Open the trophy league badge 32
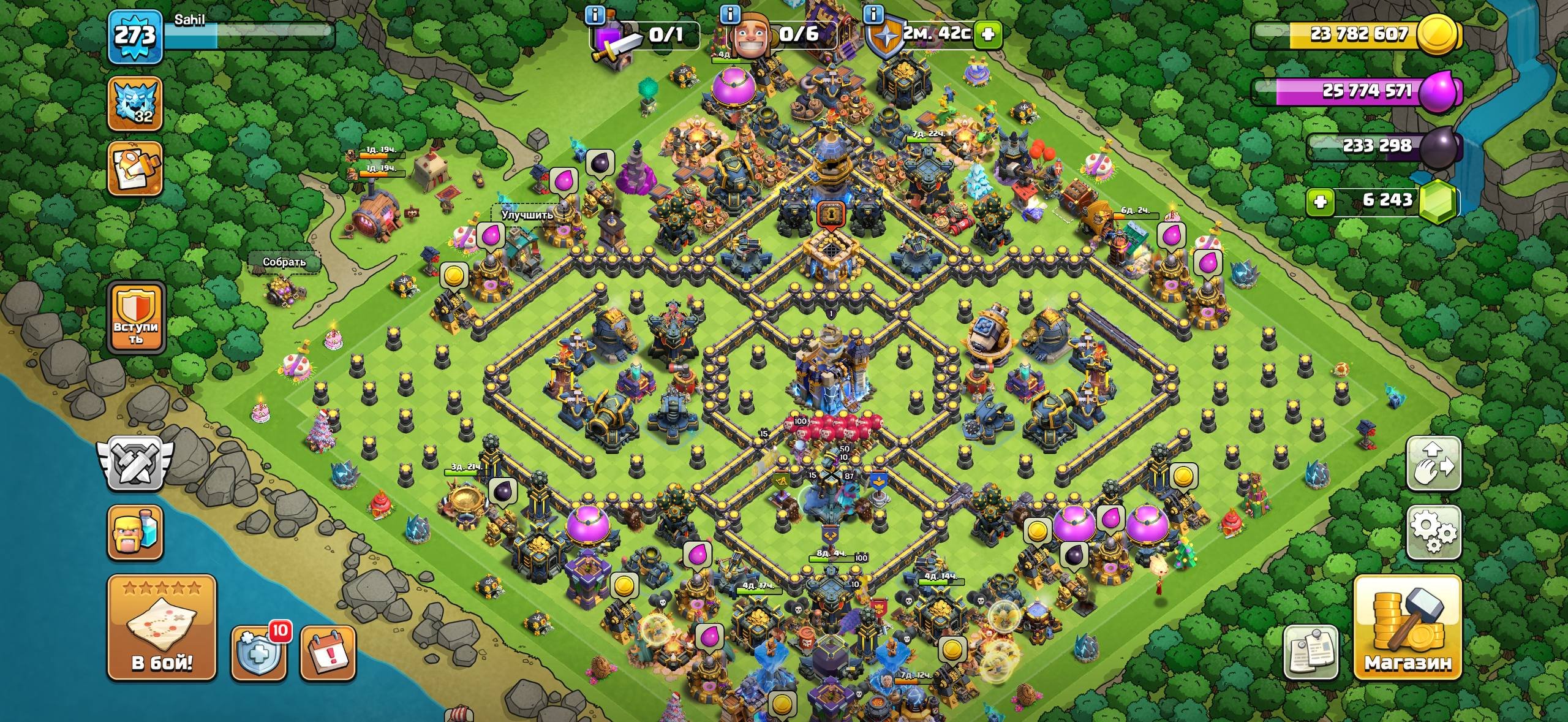The image size is (1568, 722). pos(135,104)
